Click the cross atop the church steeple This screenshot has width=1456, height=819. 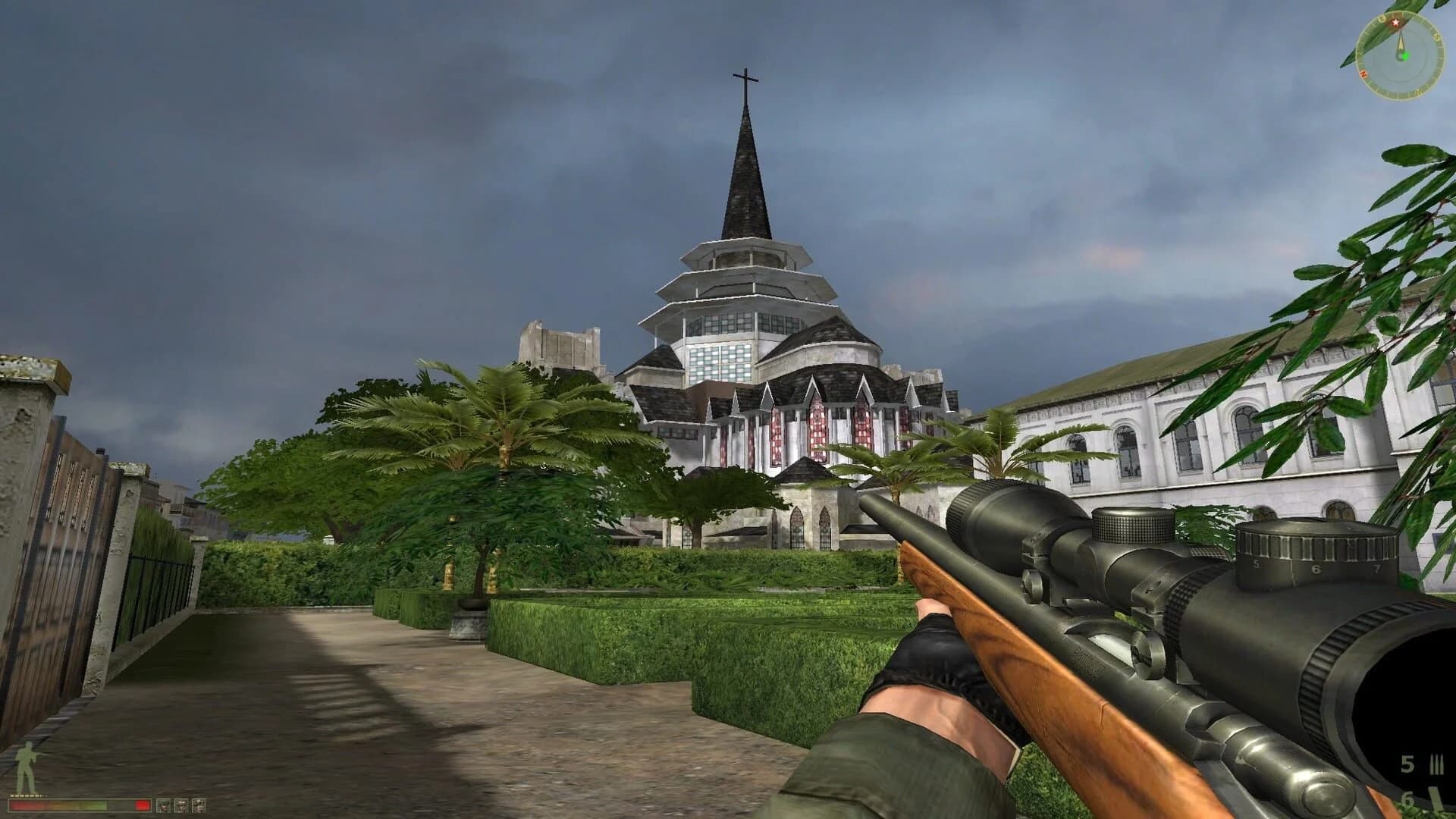pos(745,76)
